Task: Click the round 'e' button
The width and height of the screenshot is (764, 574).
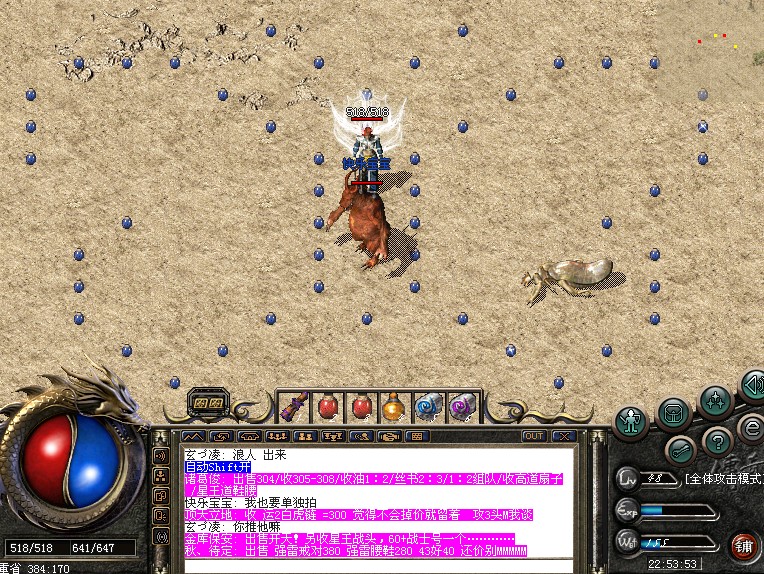Action: pyautogui.click(x=750, y=428)
